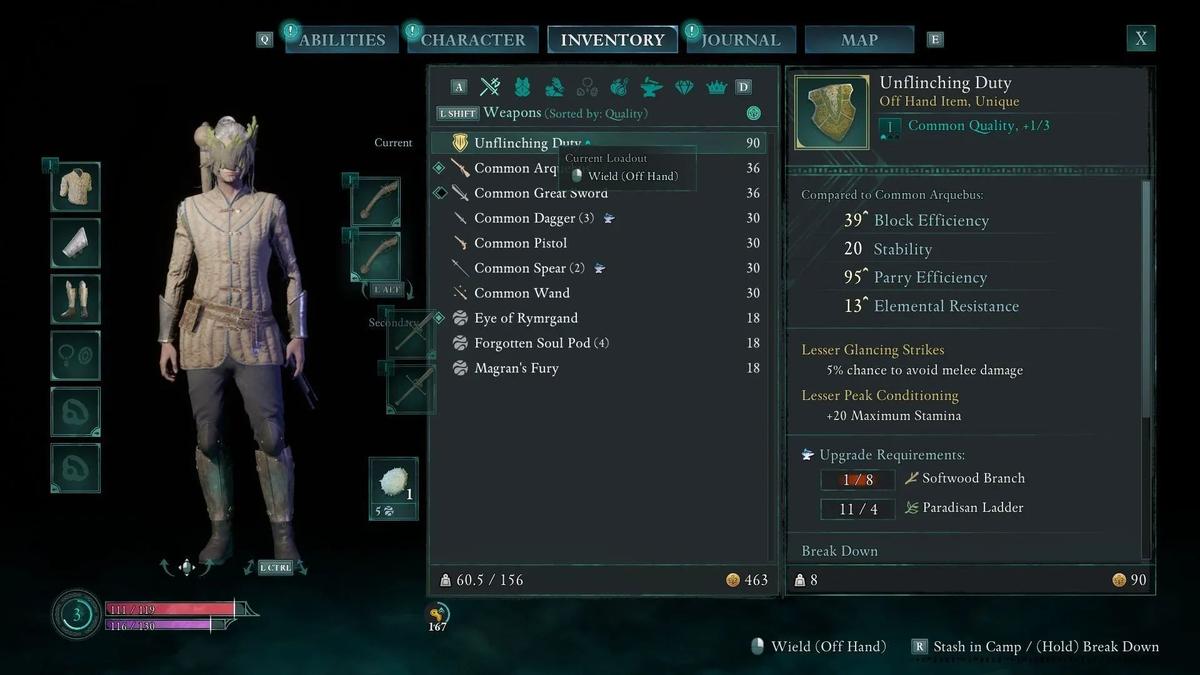Open the Character tab
The width and height of the screenshot is (1200, 675).
pos(472,40)
